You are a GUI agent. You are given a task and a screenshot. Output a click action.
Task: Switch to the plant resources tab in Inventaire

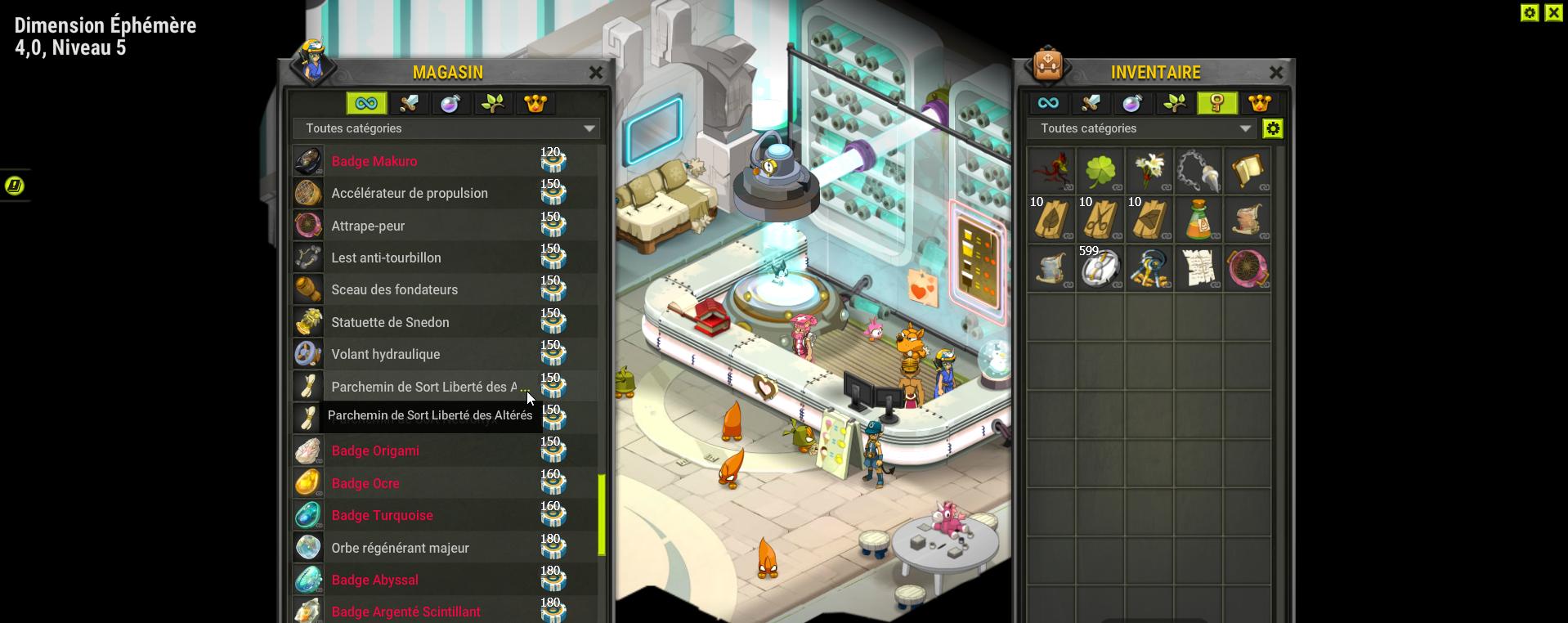[1175, 103]
